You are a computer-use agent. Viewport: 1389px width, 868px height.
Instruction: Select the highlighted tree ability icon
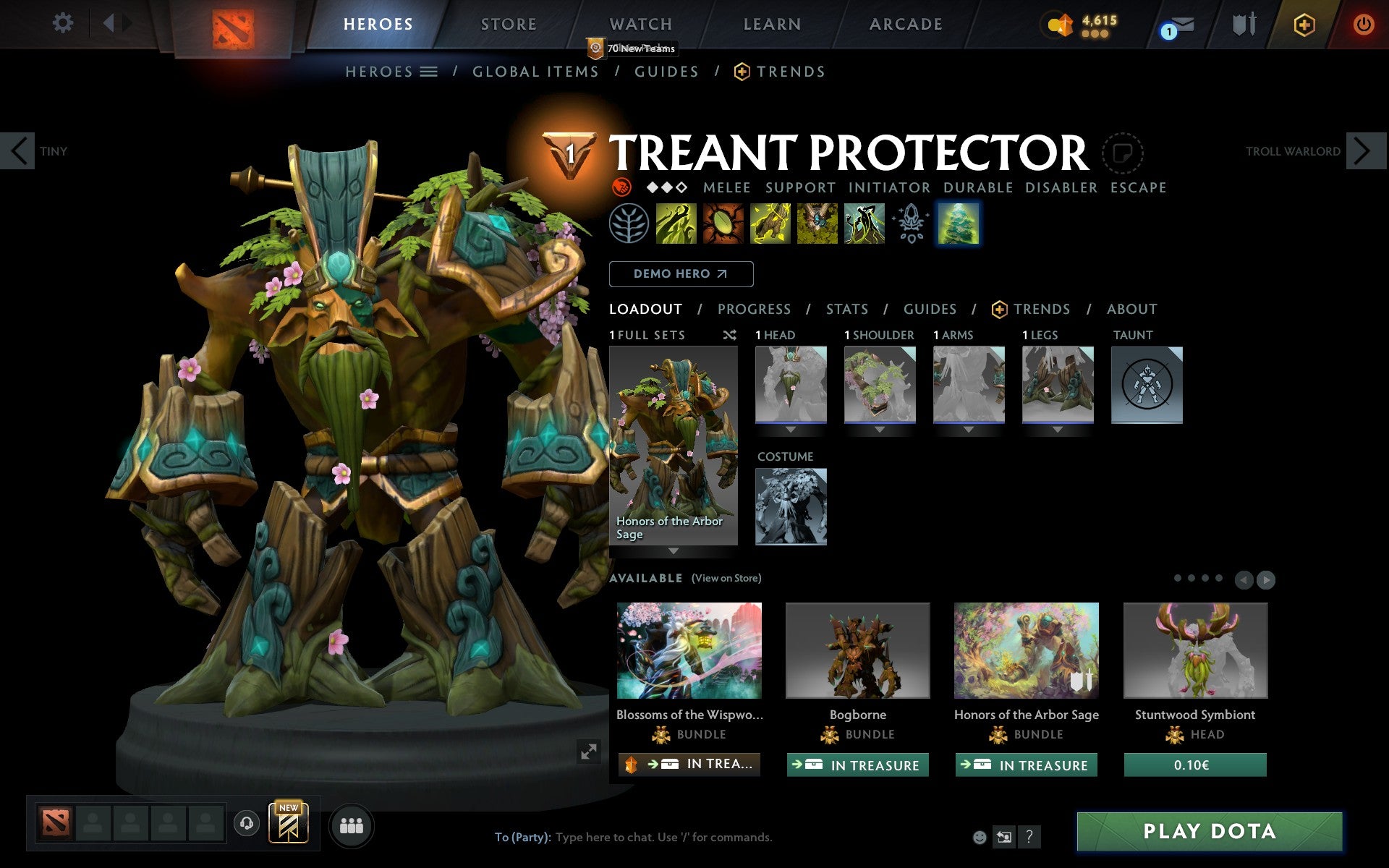[x=959, y=223]
